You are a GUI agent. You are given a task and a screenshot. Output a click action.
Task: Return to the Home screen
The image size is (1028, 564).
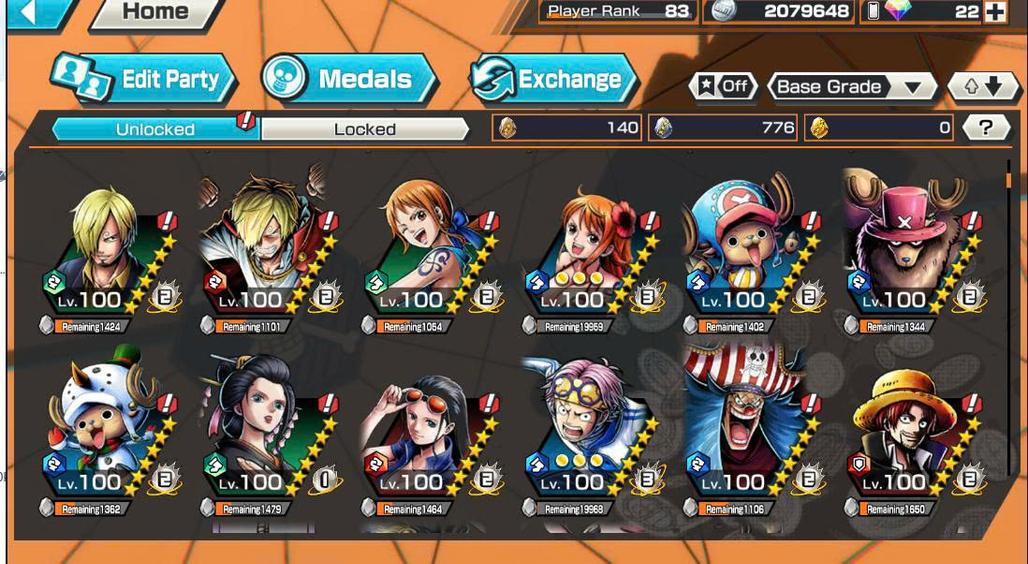click(x=155, y=13)
